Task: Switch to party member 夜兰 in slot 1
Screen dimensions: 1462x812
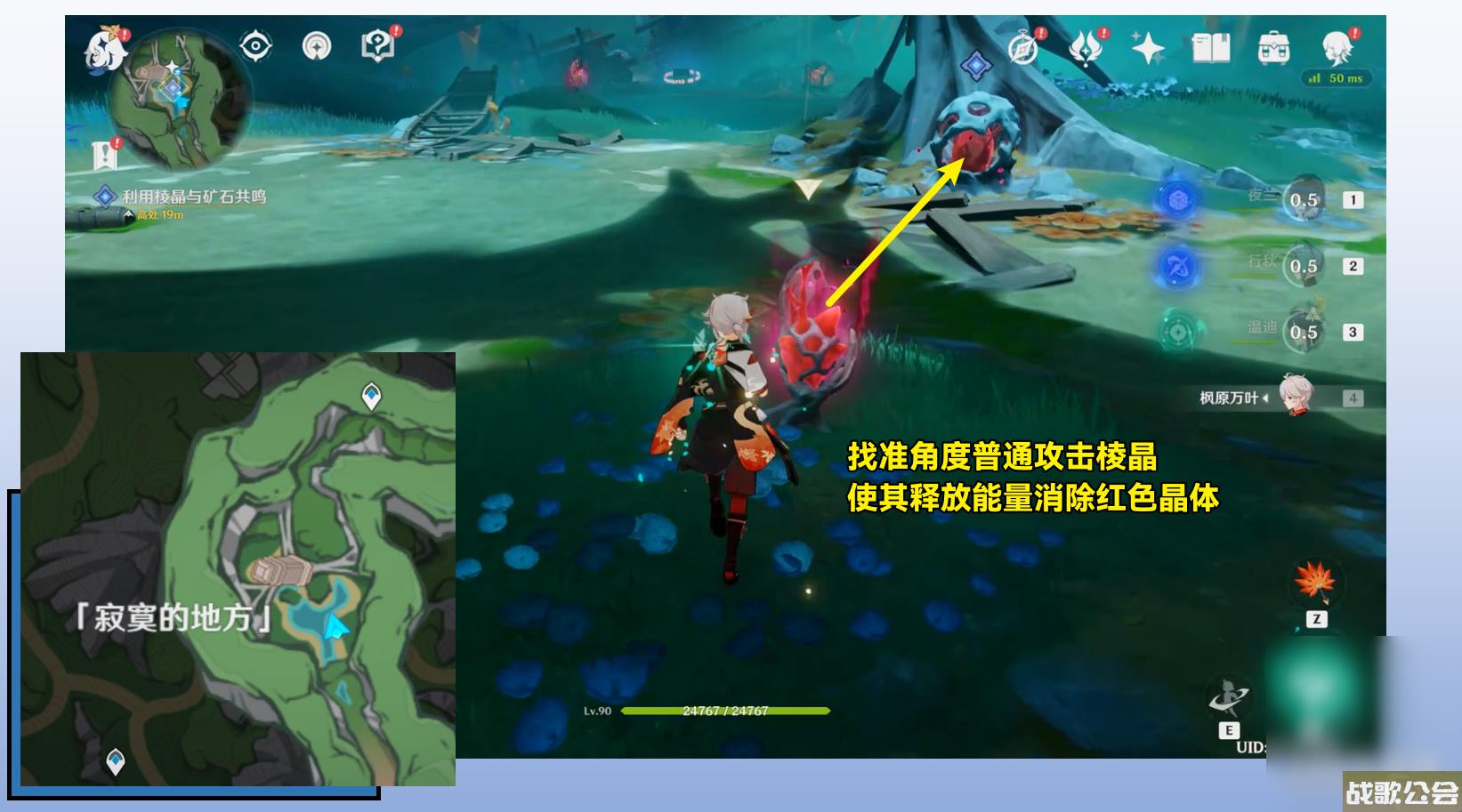Action: pyautogui.click(x=1304, y=200)
